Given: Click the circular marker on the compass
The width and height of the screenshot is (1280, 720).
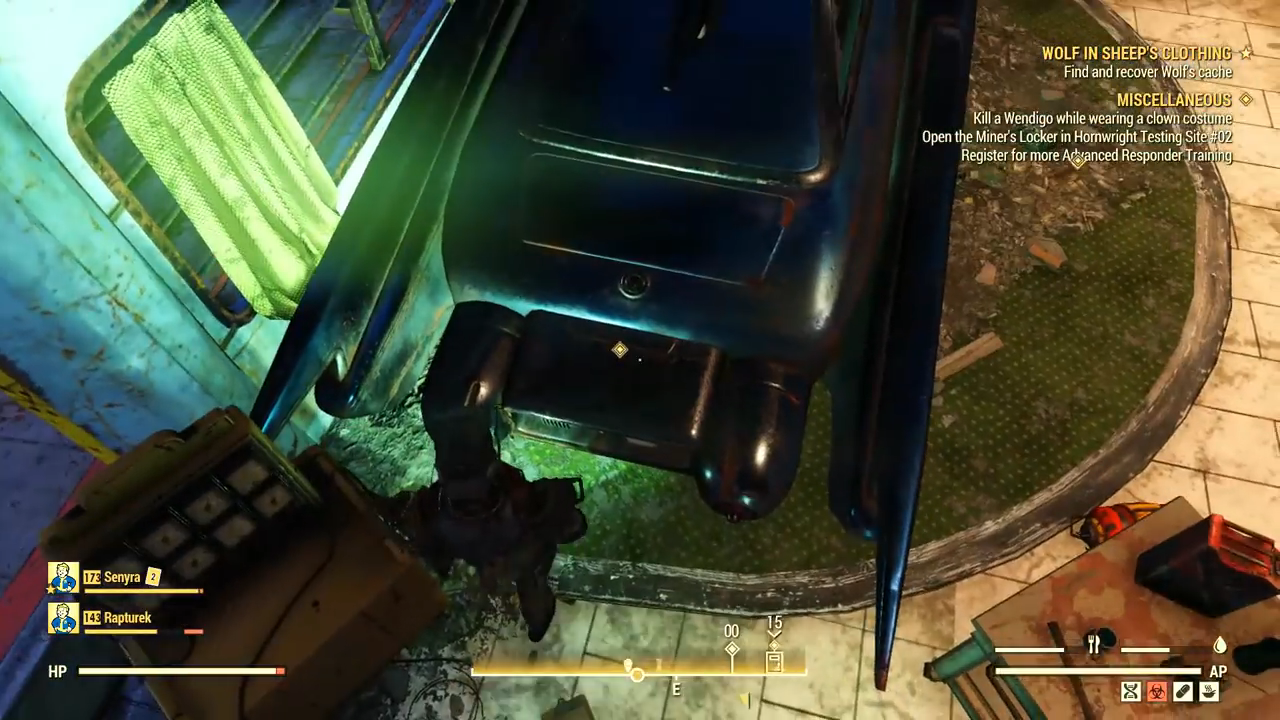Looking at the screenshot, I should pos(637,674).
